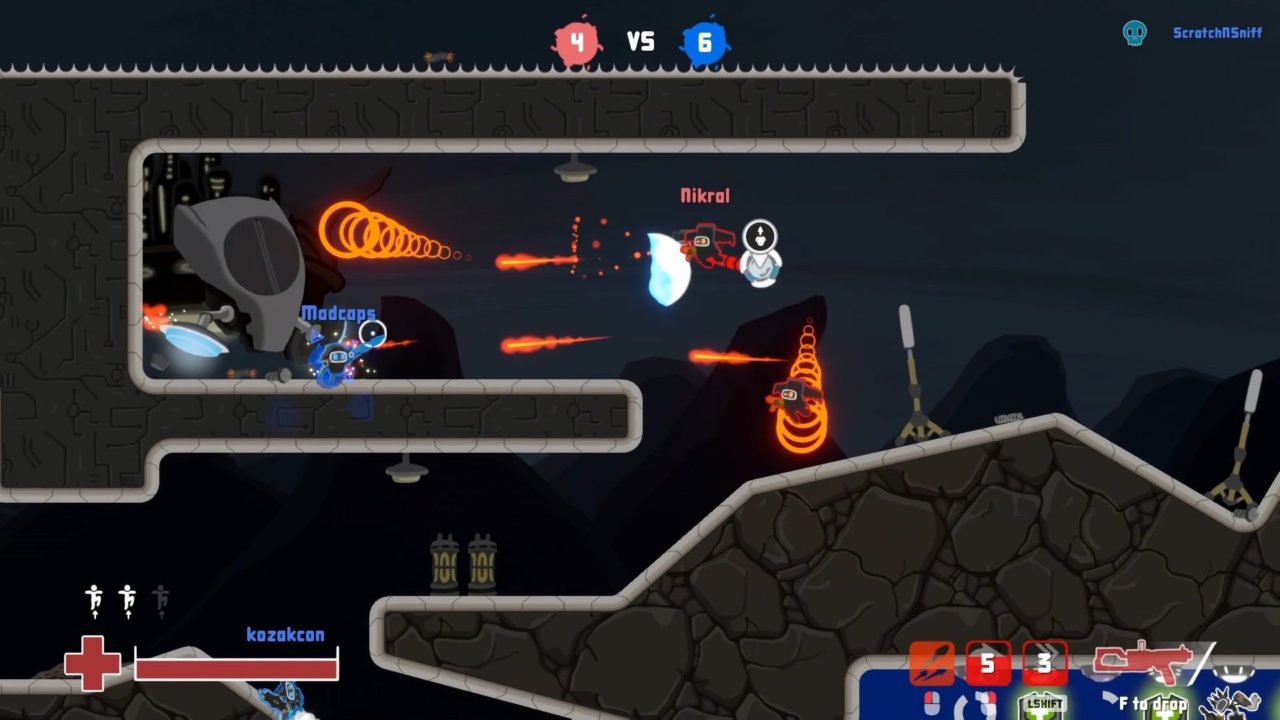1280x720 pixels.
Task: Click the ammo count showing 5
Action: point(988,662)
